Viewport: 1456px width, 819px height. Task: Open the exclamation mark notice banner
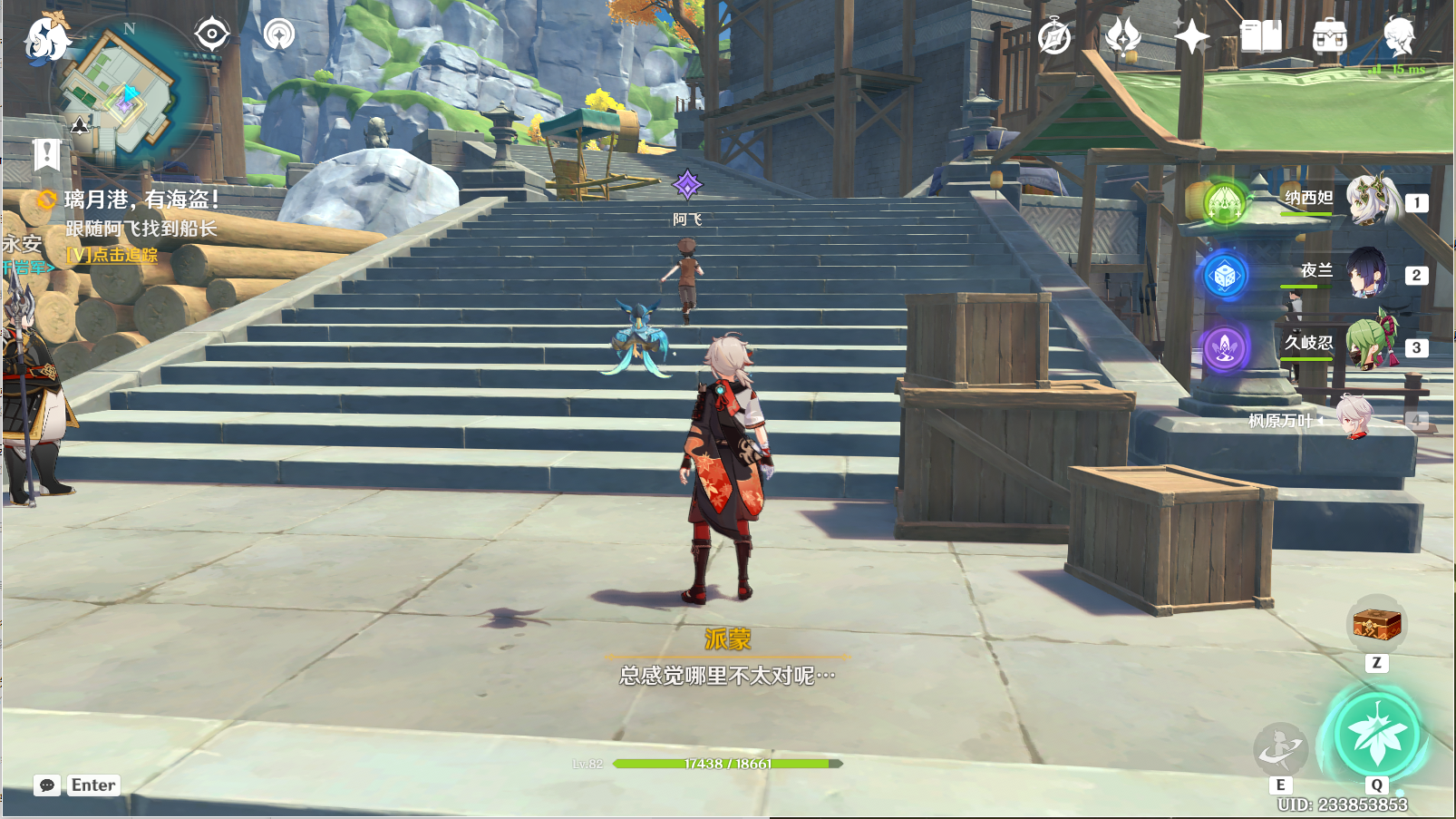46,154
